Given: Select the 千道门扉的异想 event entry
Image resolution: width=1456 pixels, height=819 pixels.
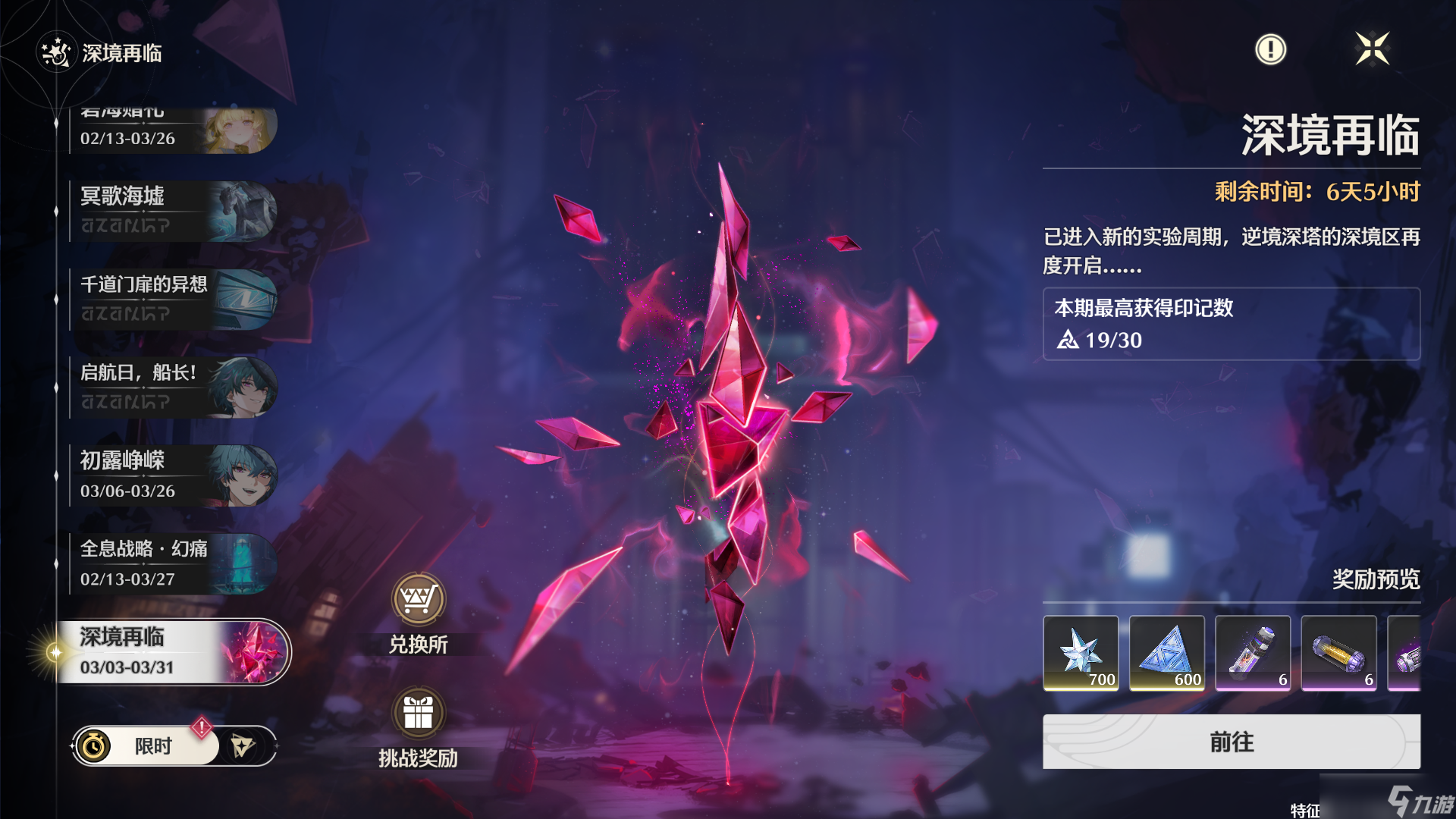Looking at the screenshot, I should pyautogui.click(x=173, y=299).
